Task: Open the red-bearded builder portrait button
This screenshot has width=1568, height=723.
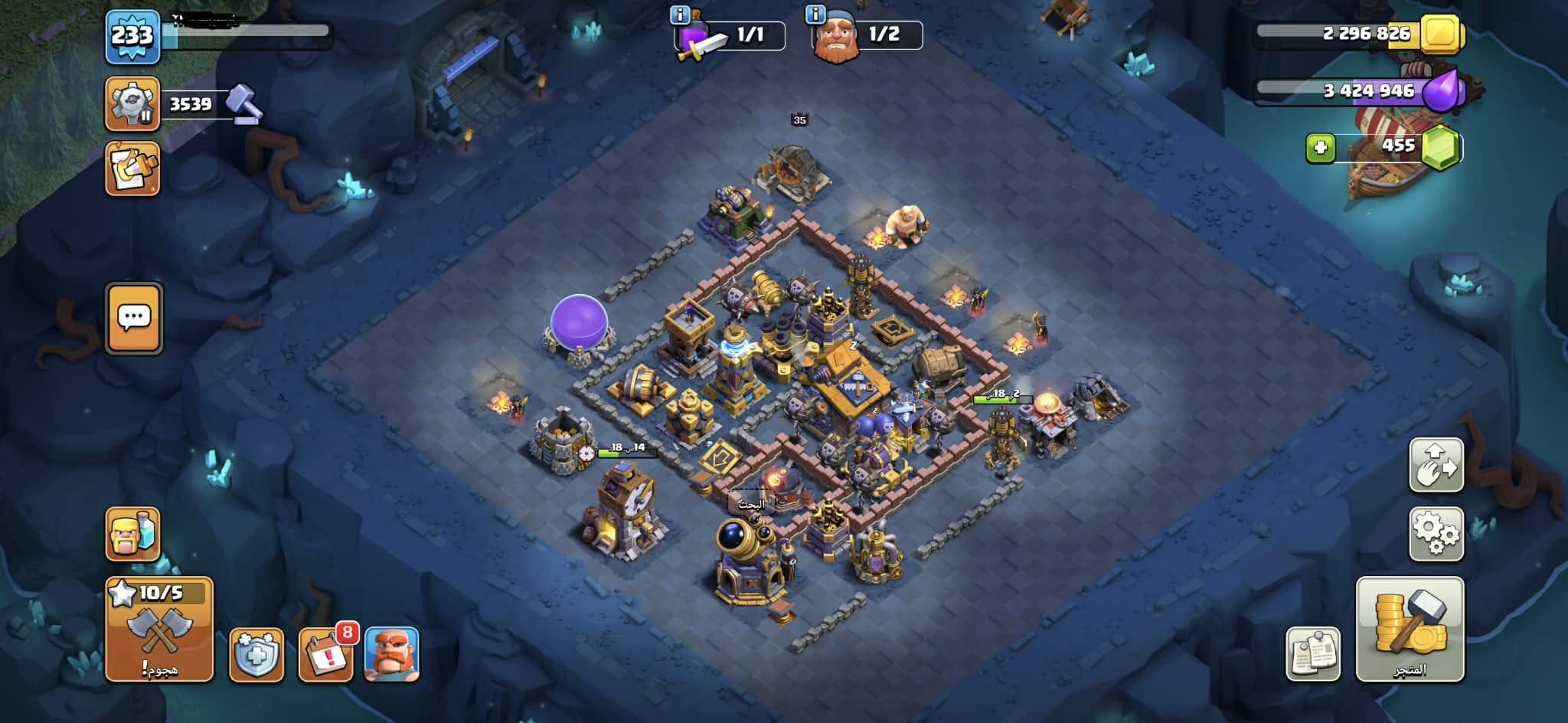Action: [x=391, y=655]
